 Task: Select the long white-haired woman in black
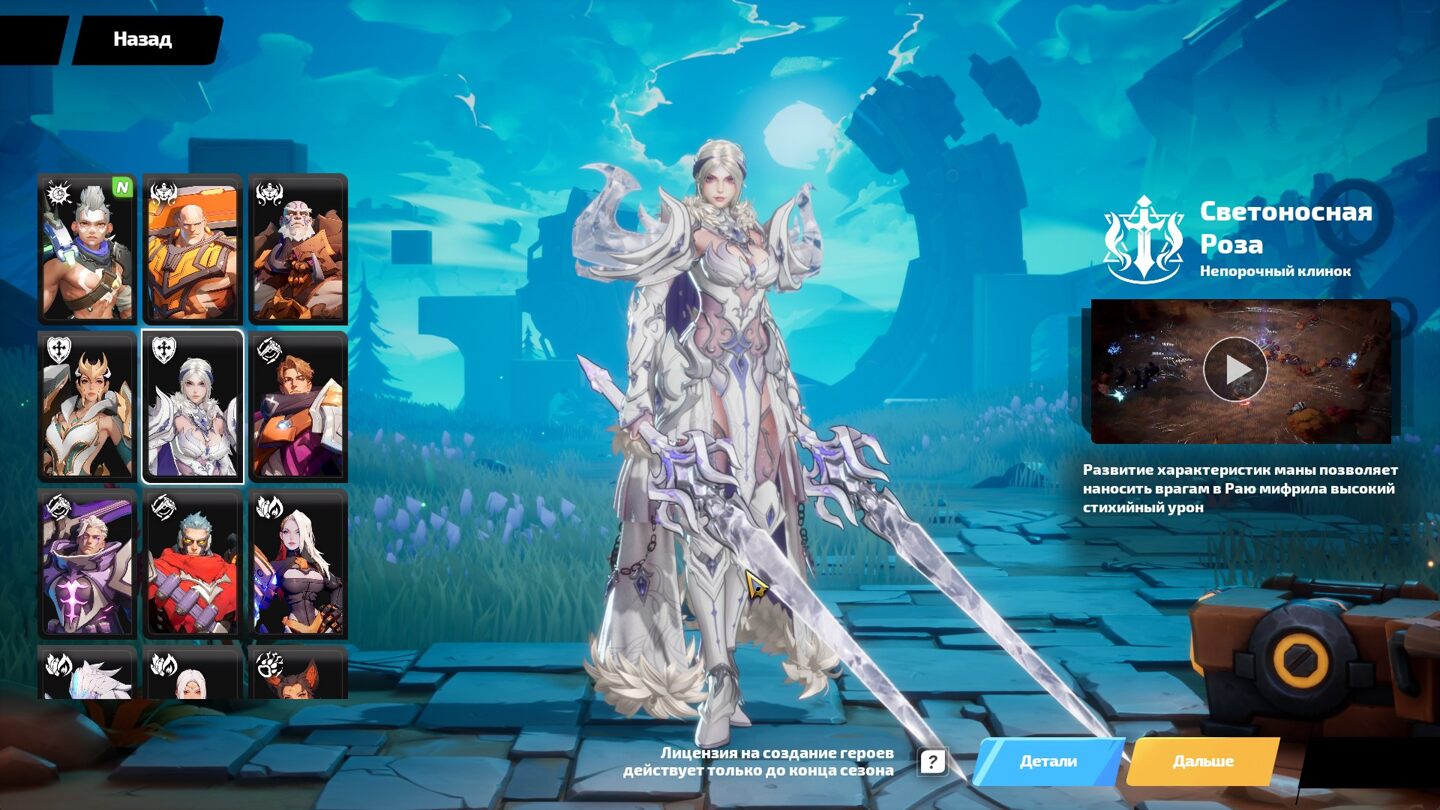(x=298, y=563)
